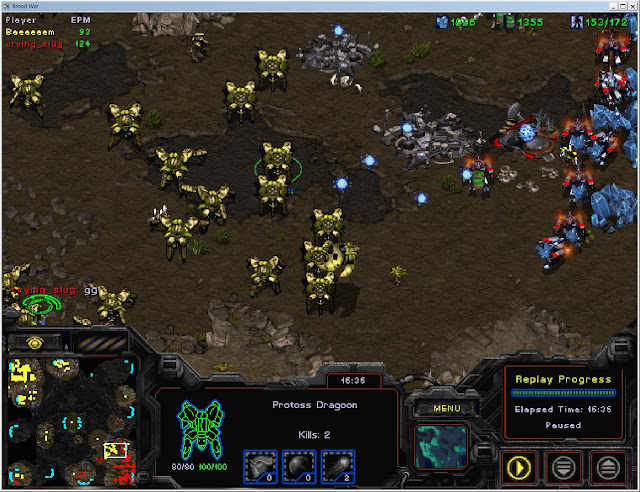Inspect the plasma shields upgrade icon
This screenshot has width=640, height=492.
(x=301, y=464)
